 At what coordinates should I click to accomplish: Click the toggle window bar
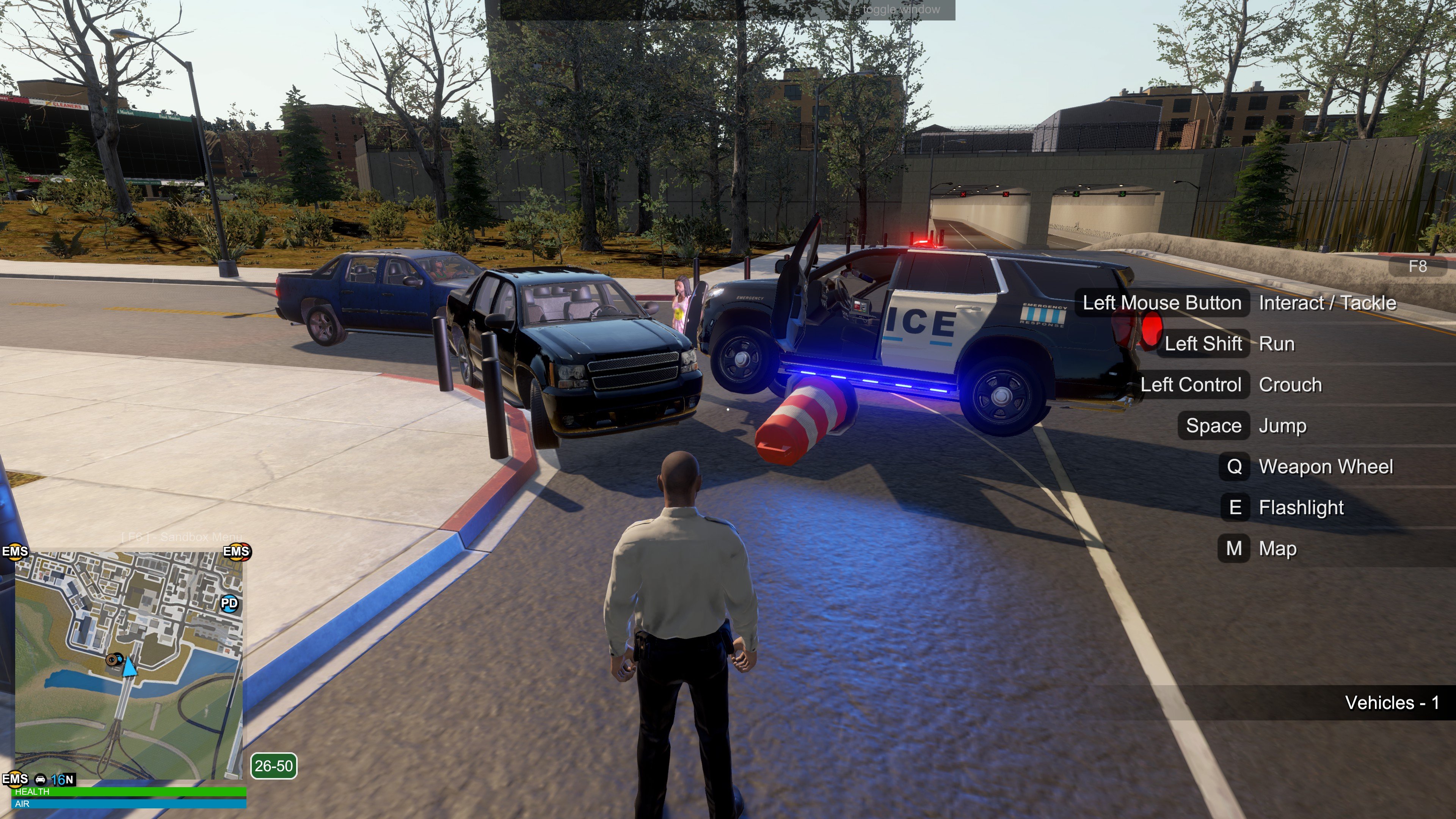tap(728, 9)
